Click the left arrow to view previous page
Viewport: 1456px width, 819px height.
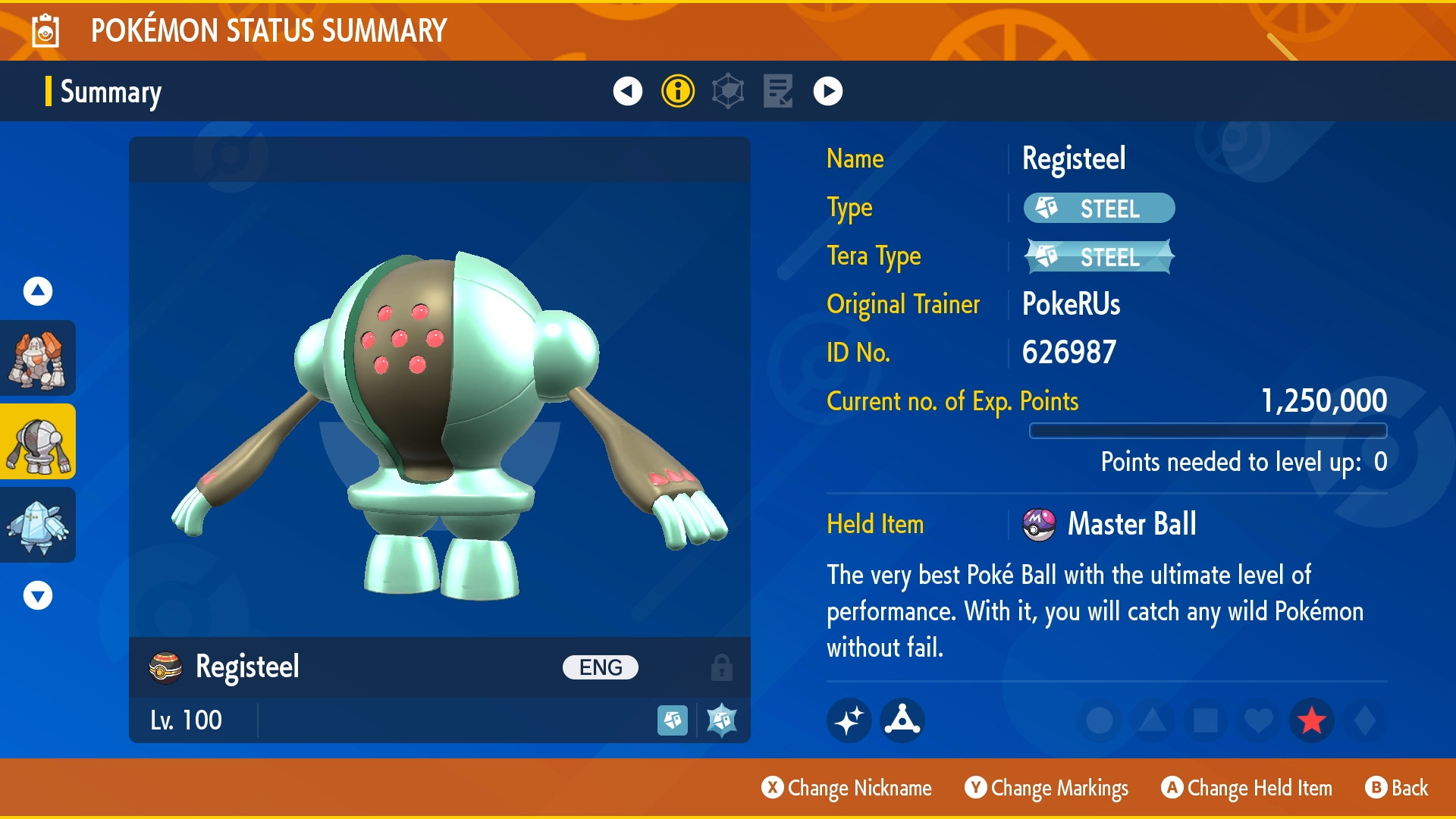[x=626, y=93]
